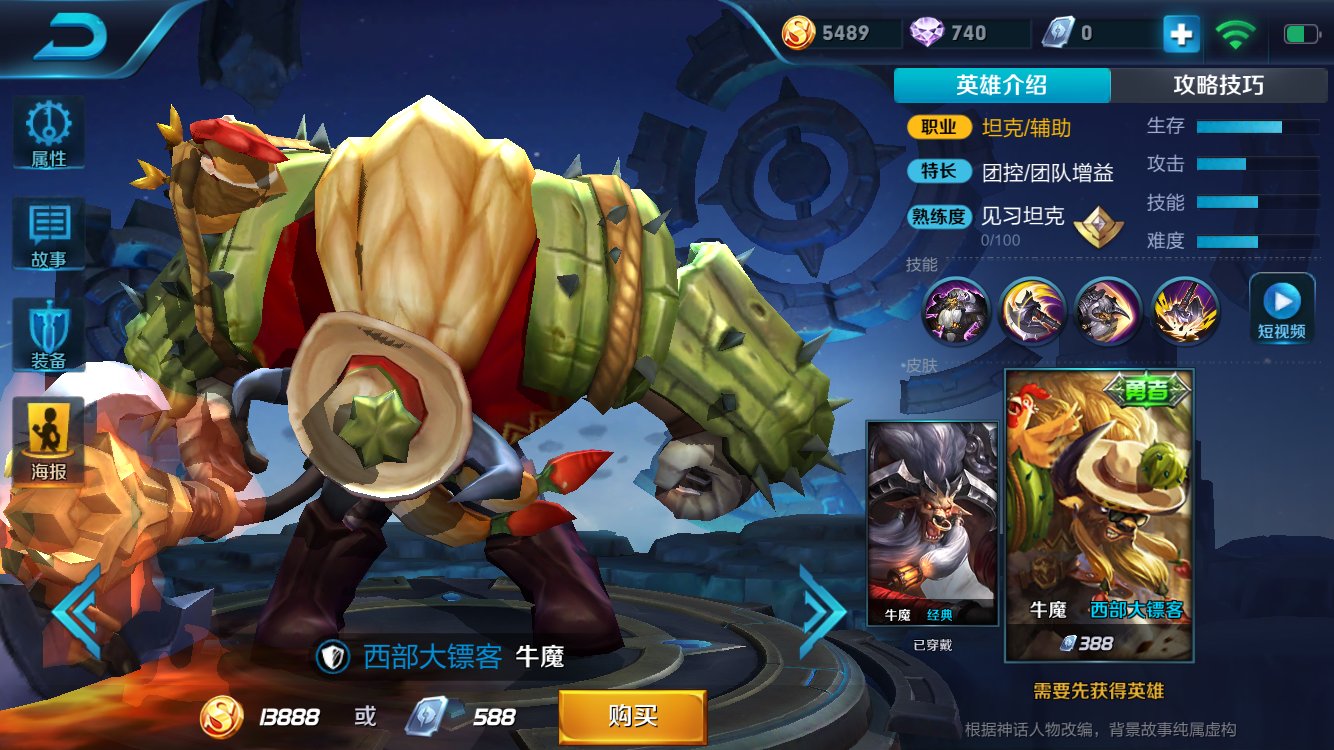Open the 故事 story panel
Image resolution: width=1334 pixels, height=750 pixels.
point(48,232)
